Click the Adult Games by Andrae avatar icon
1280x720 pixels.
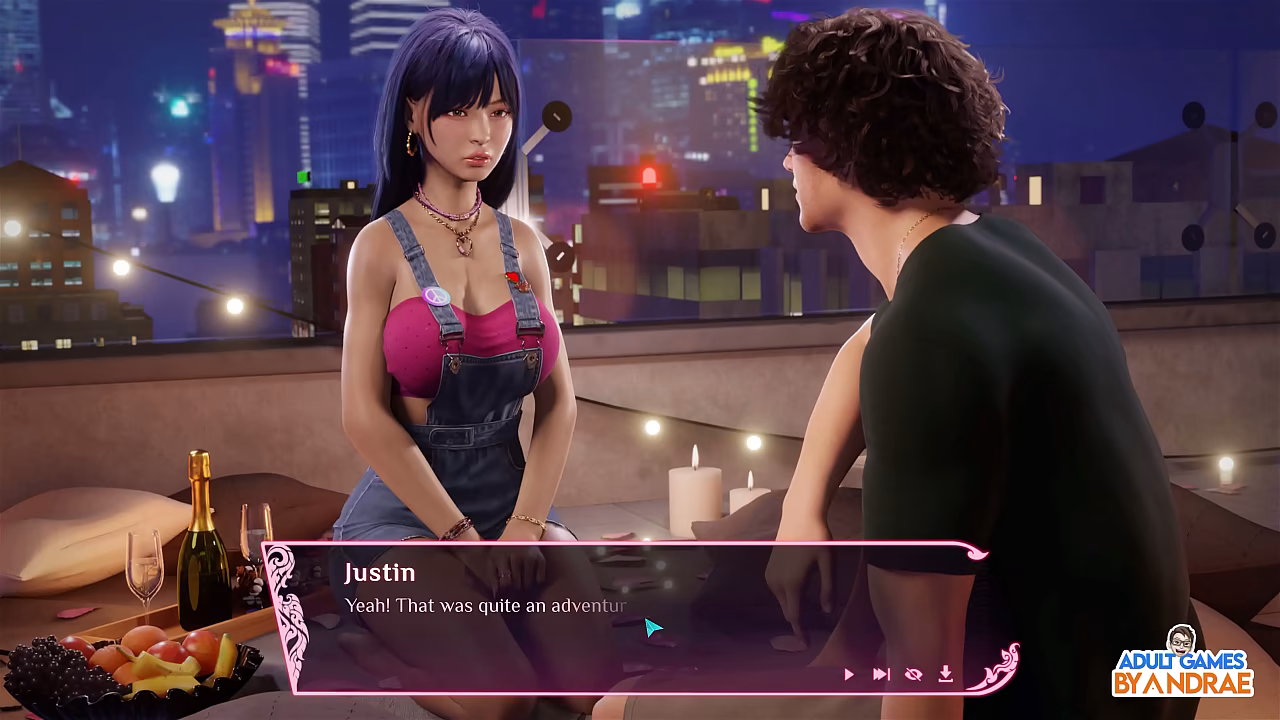(x=1180, y=640)
